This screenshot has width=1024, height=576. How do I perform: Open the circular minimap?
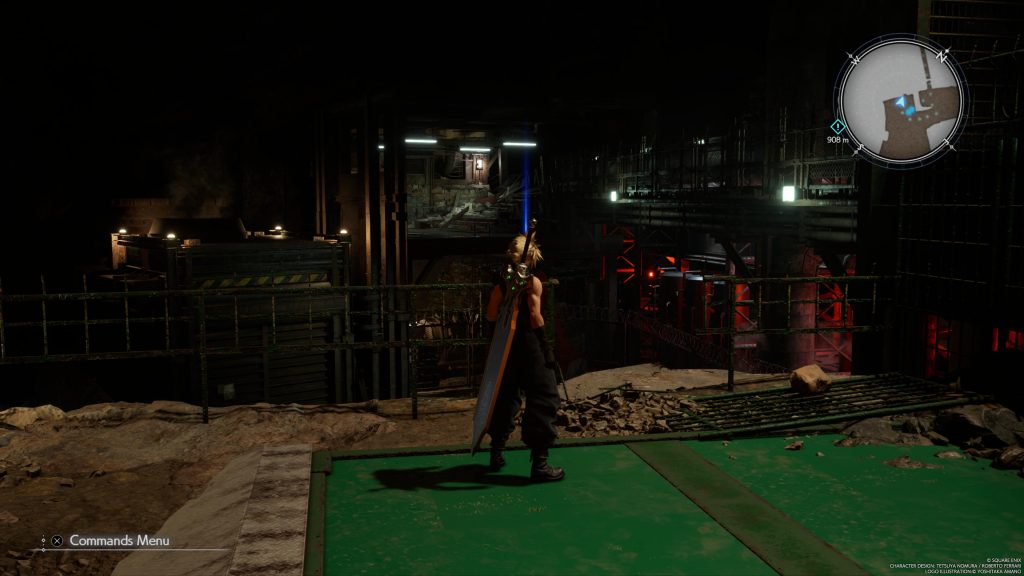(901, 100)
